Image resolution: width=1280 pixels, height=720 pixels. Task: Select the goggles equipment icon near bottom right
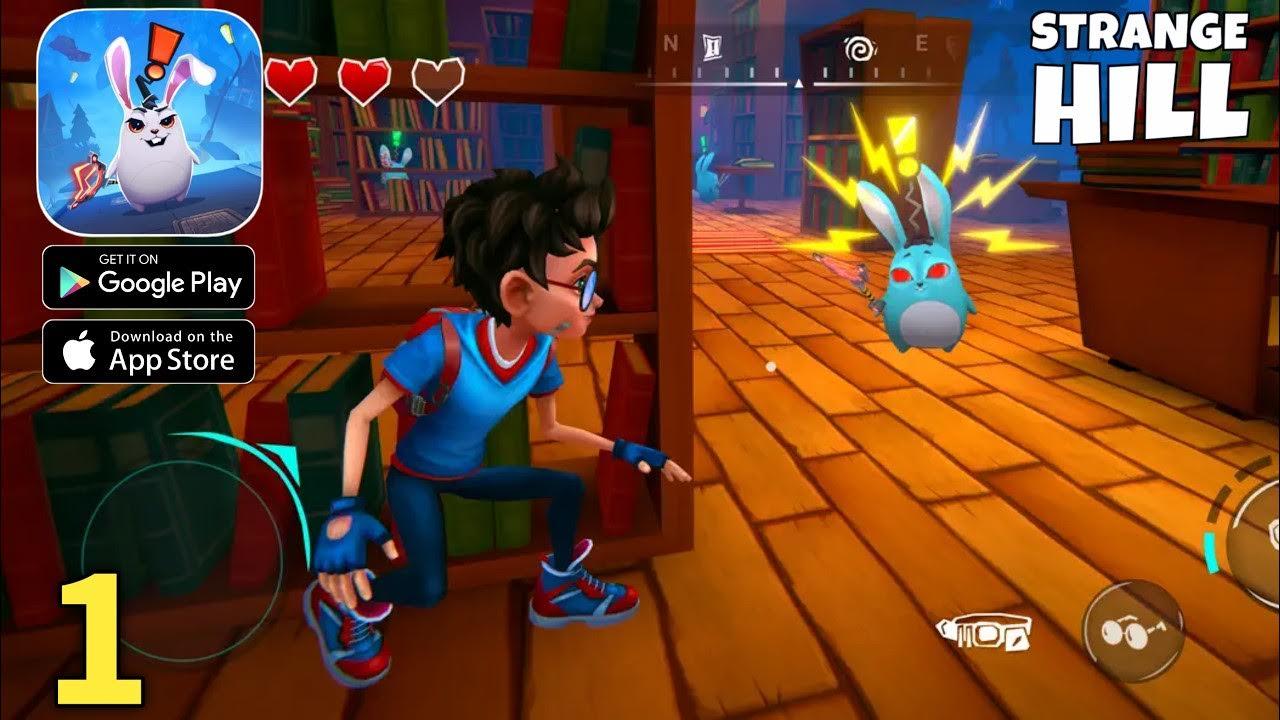coord(985,630)
